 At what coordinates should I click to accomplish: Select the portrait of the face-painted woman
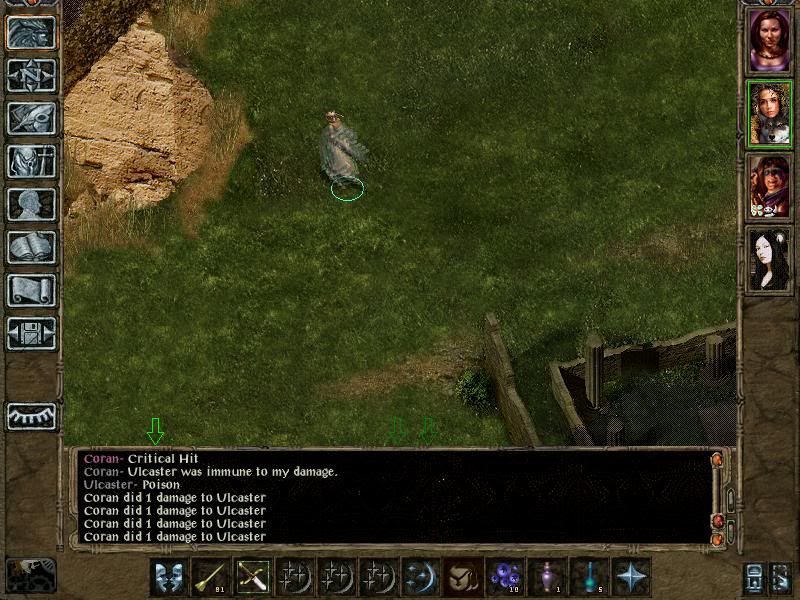click(770, 186)
